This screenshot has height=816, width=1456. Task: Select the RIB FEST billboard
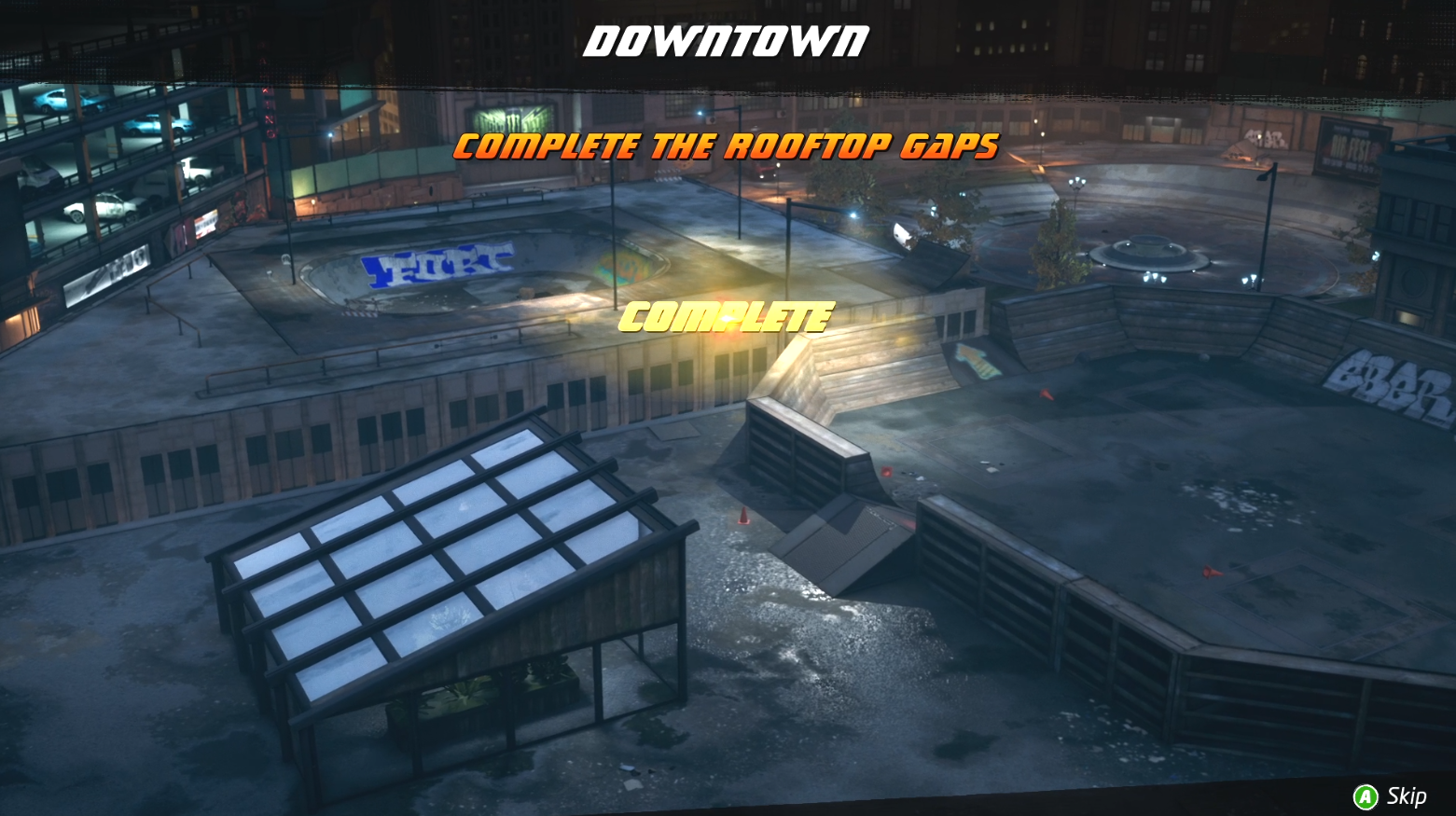click(x=1354, y=147)
